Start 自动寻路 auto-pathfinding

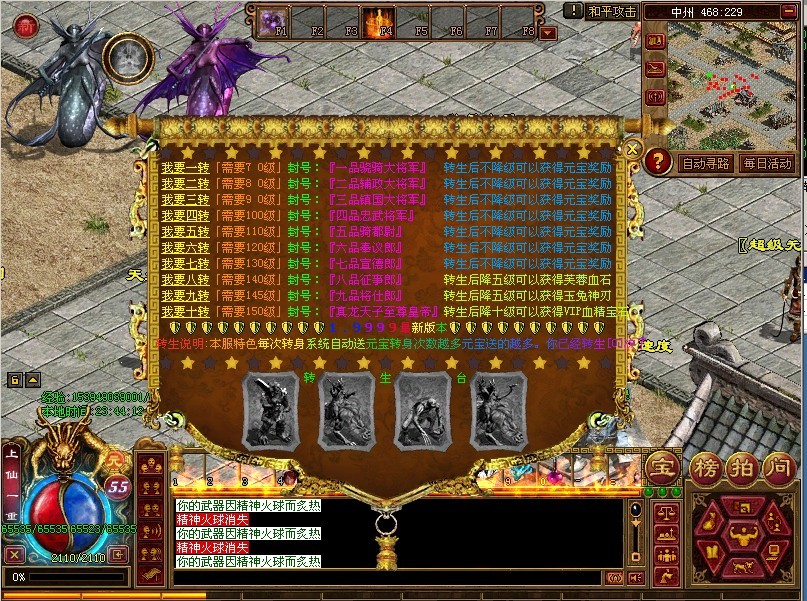706,163
